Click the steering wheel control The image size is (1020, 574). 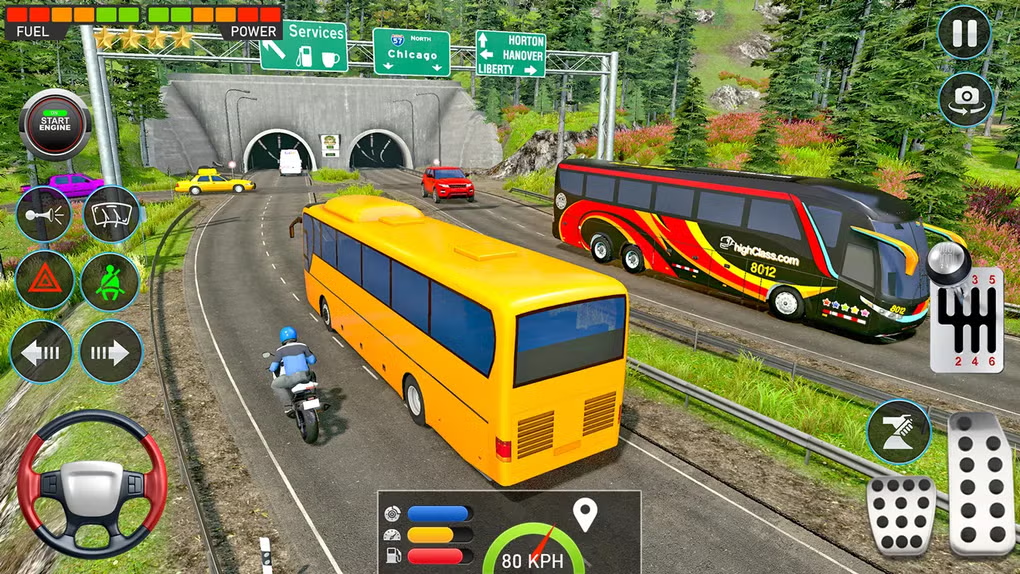click(92, 484)
